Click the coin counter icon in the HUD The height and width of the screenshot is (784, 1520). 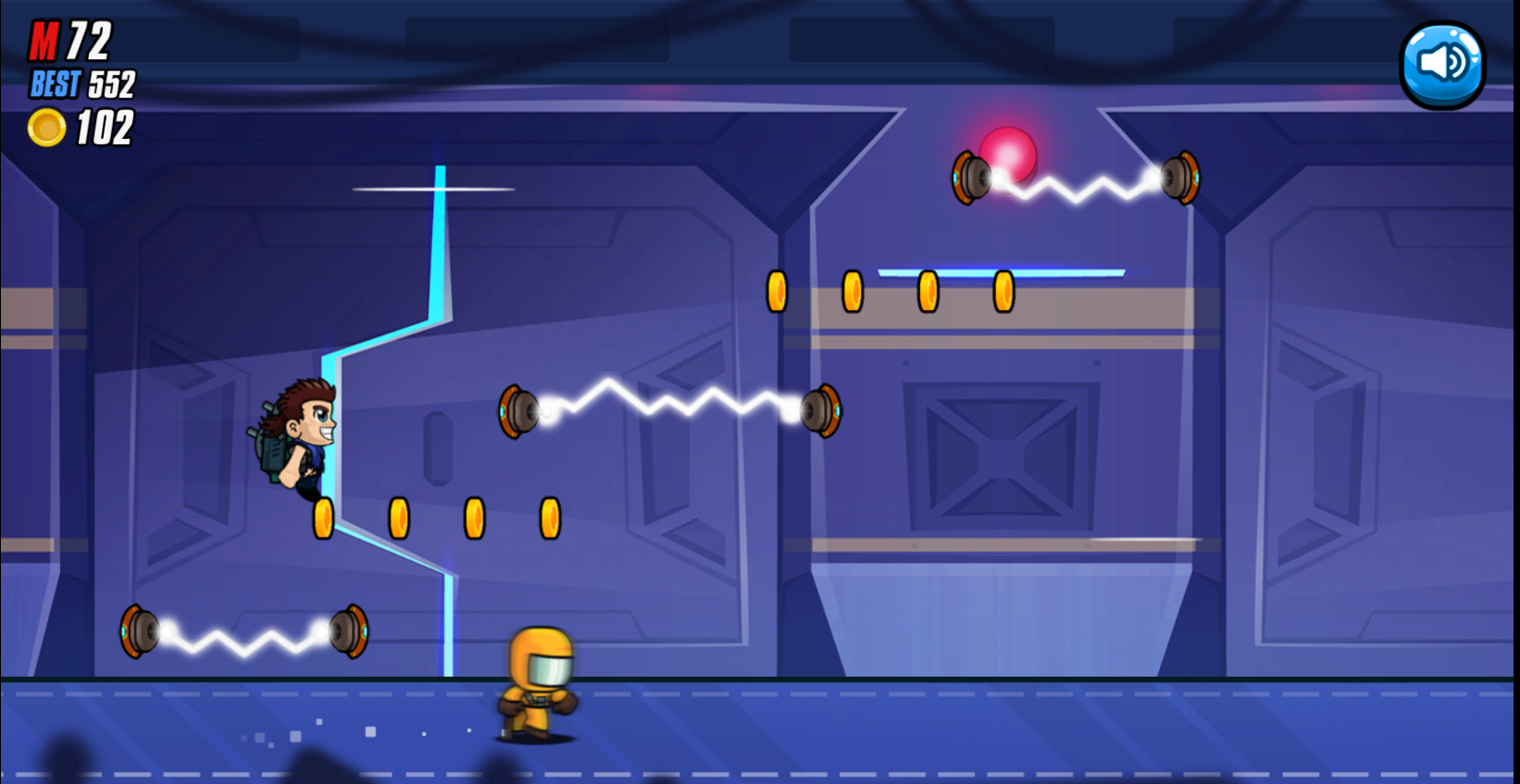click(45, 129)
